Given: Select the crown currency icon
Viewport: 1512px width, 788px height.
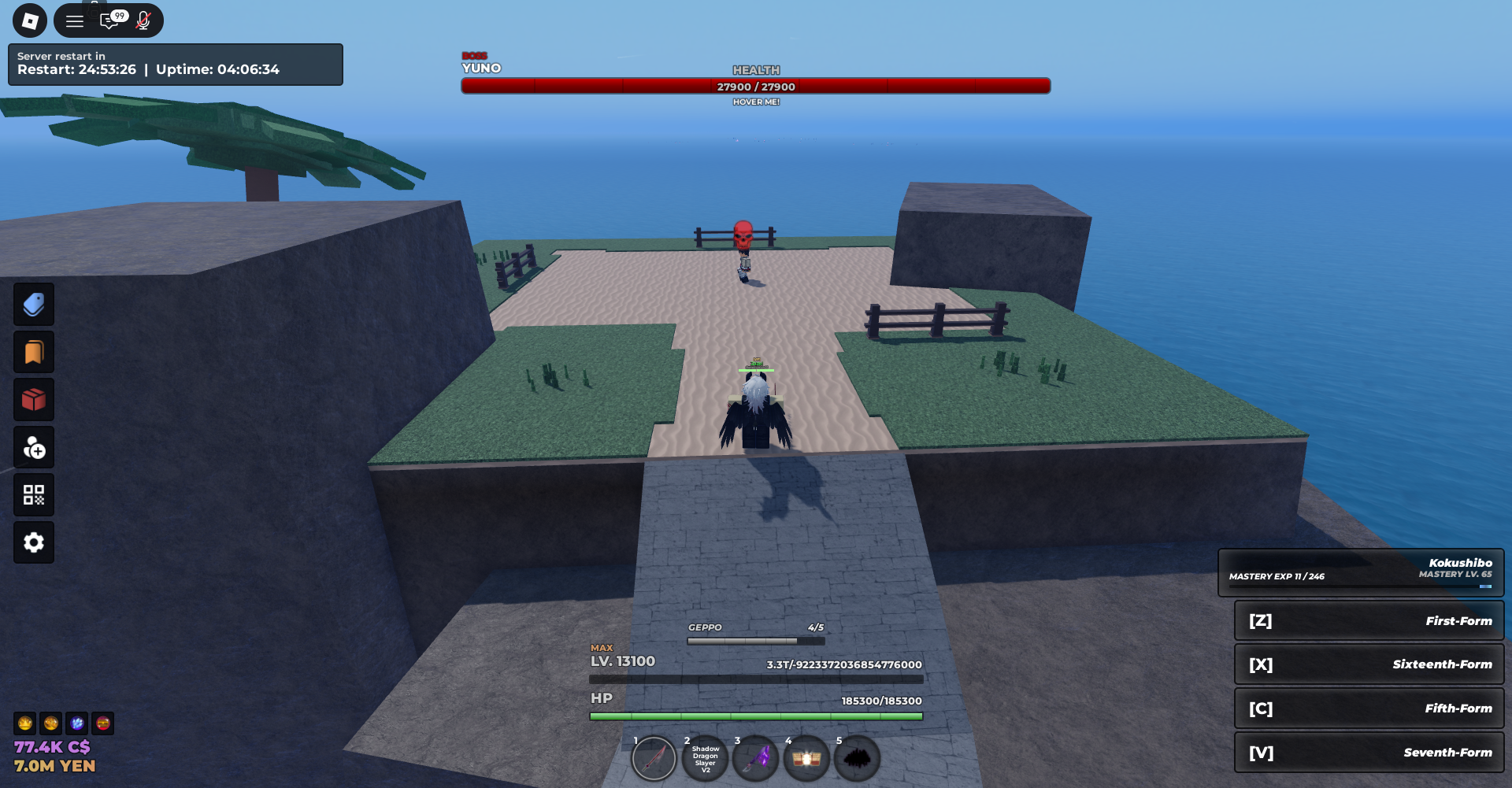Looking at the screenshot, I should 24,723.
